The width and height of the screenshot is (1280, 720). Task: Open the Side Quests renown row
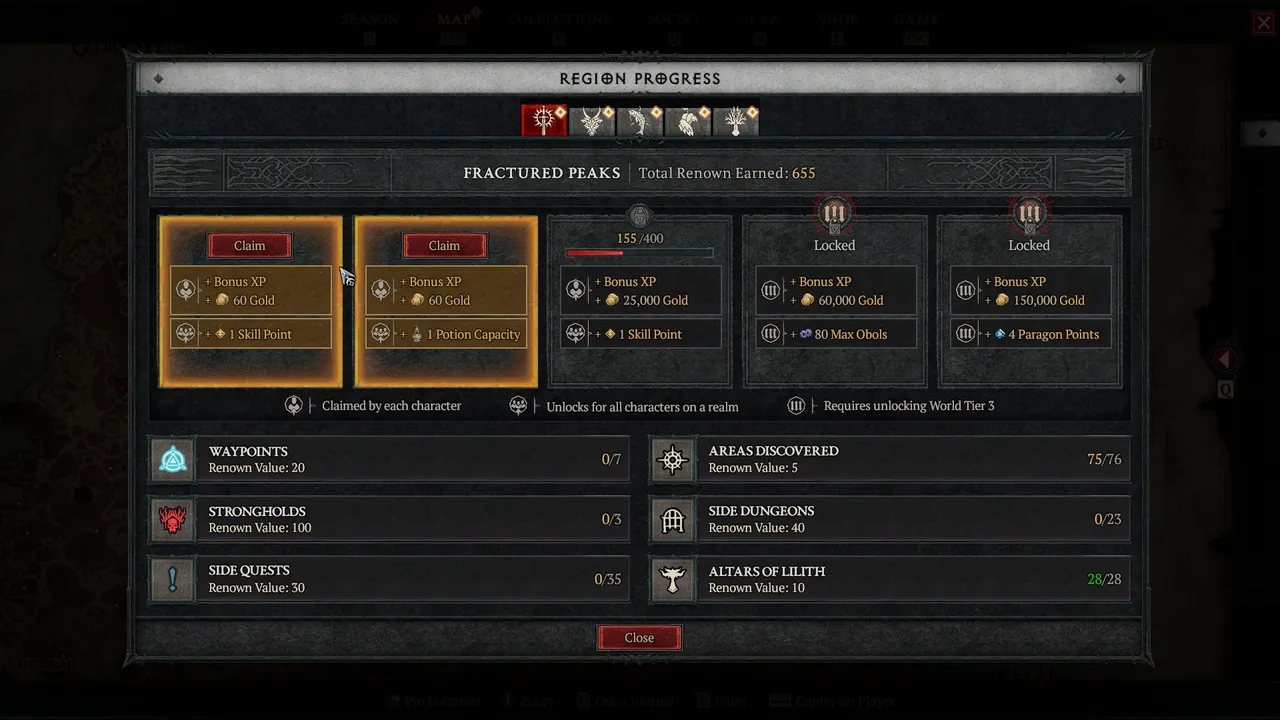389,579
